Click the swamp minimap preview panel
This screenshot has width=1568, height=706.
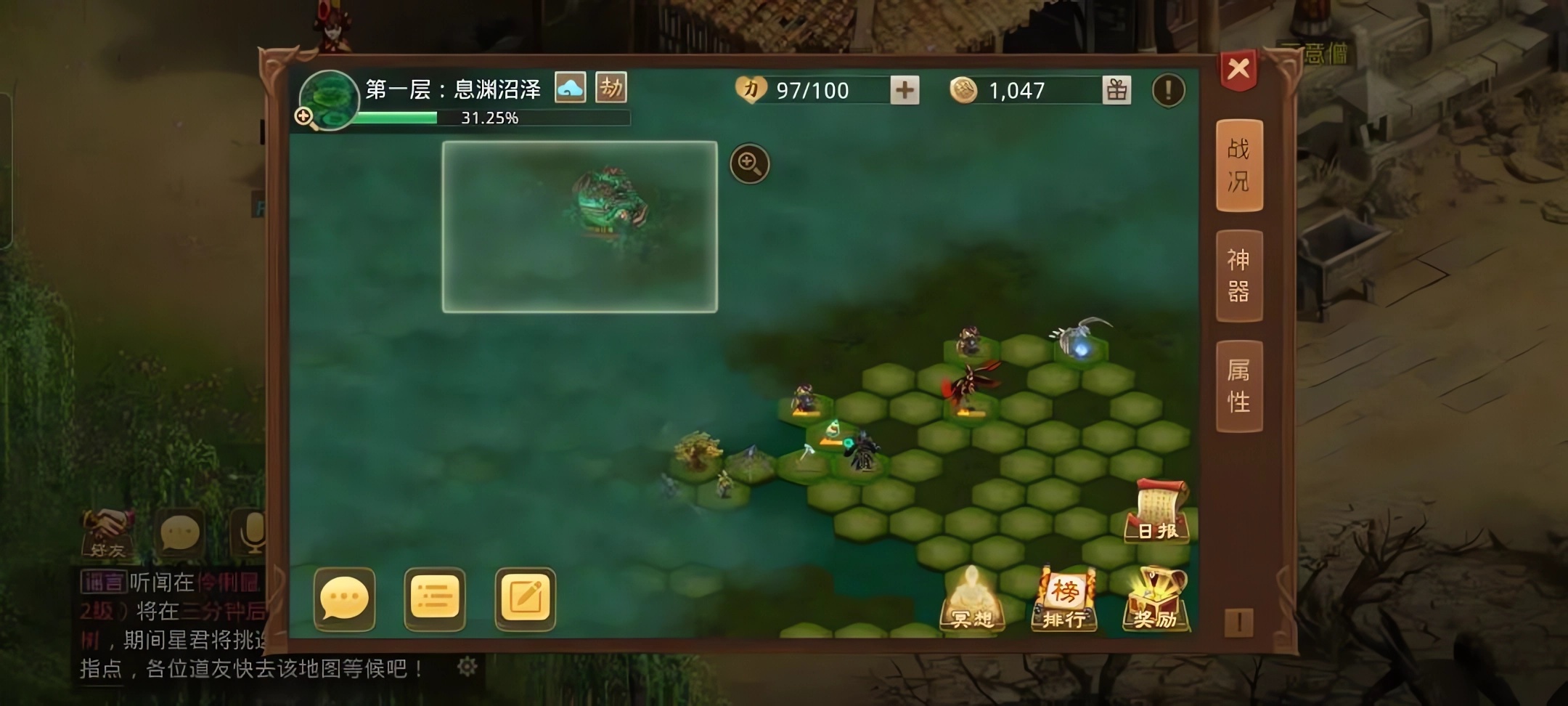pos(579,227)
